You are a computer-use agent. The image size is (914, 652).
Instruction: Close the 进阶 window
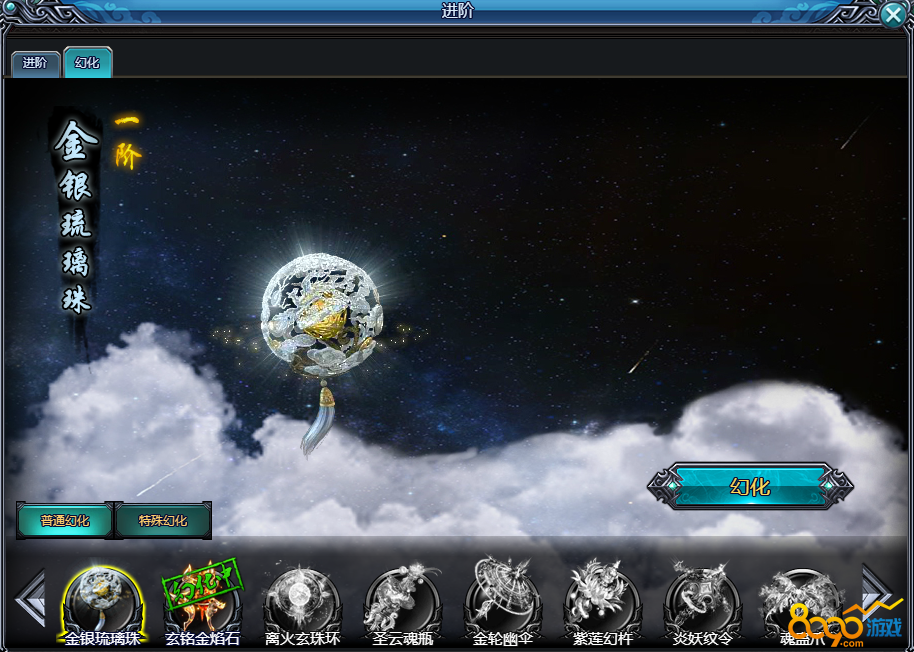tap(894, 13)
